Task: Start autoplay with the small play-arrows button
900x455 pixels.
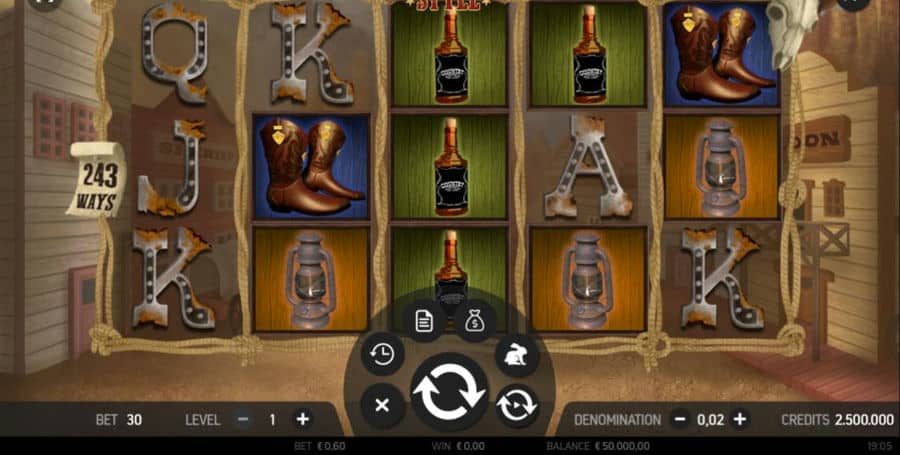Action: click(x=517, y=405)
